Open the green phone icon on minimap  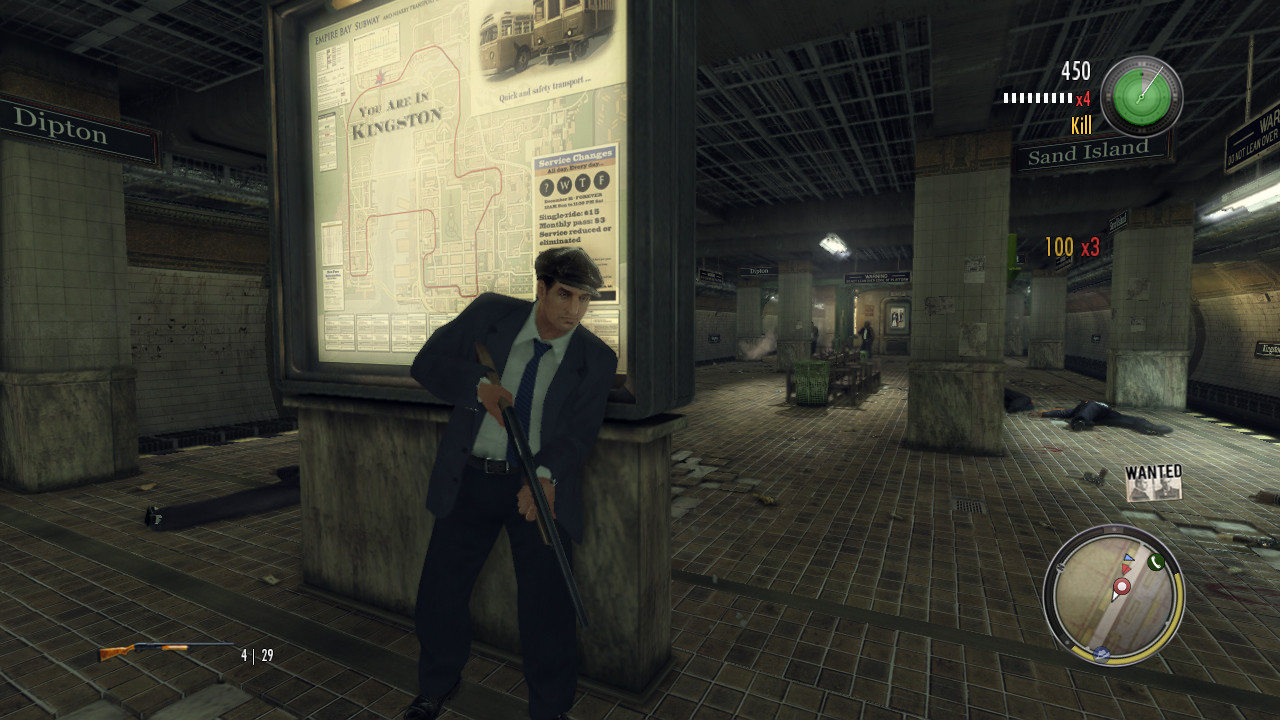(1156, 562)
